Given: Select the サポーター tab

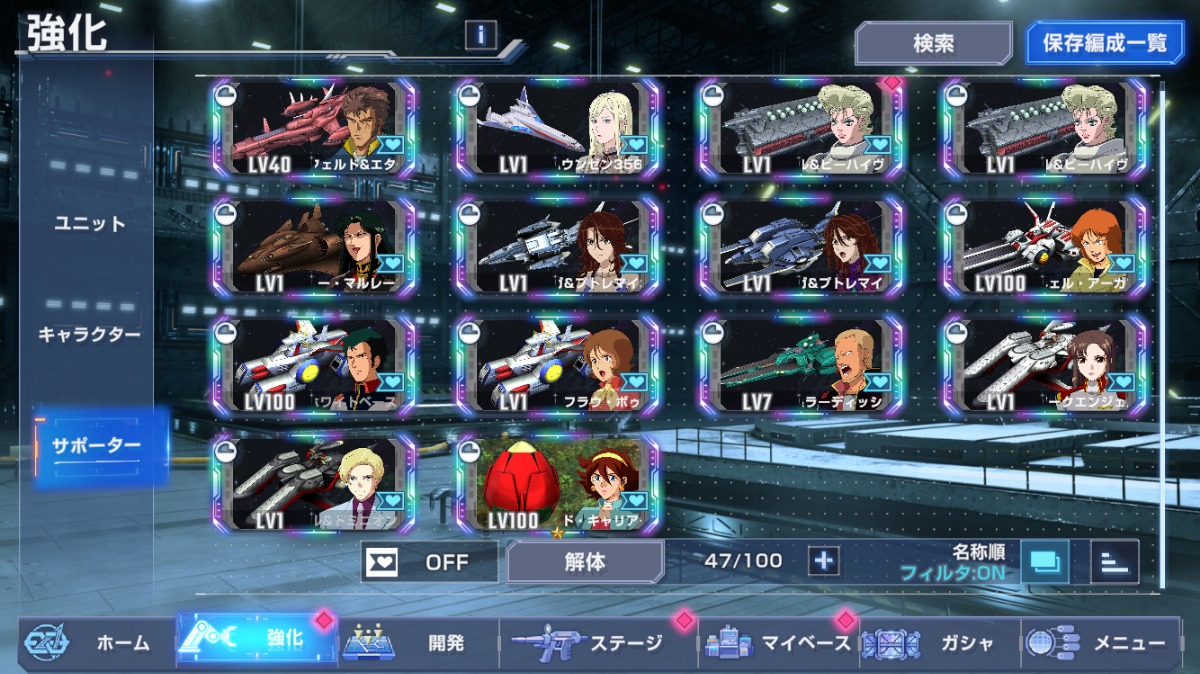Looking at the screenshot, I should pos(96,446).
